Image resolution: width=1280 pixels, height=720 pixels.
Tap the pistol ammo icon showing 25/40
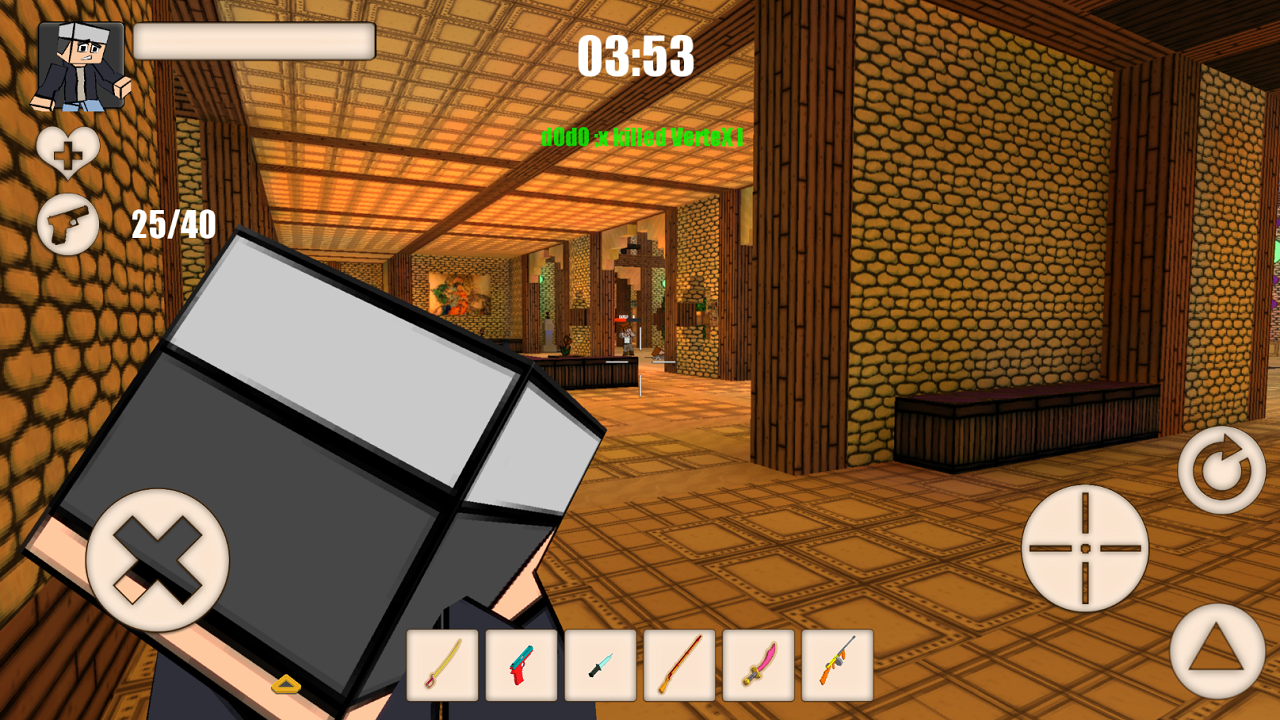point(68,225)
